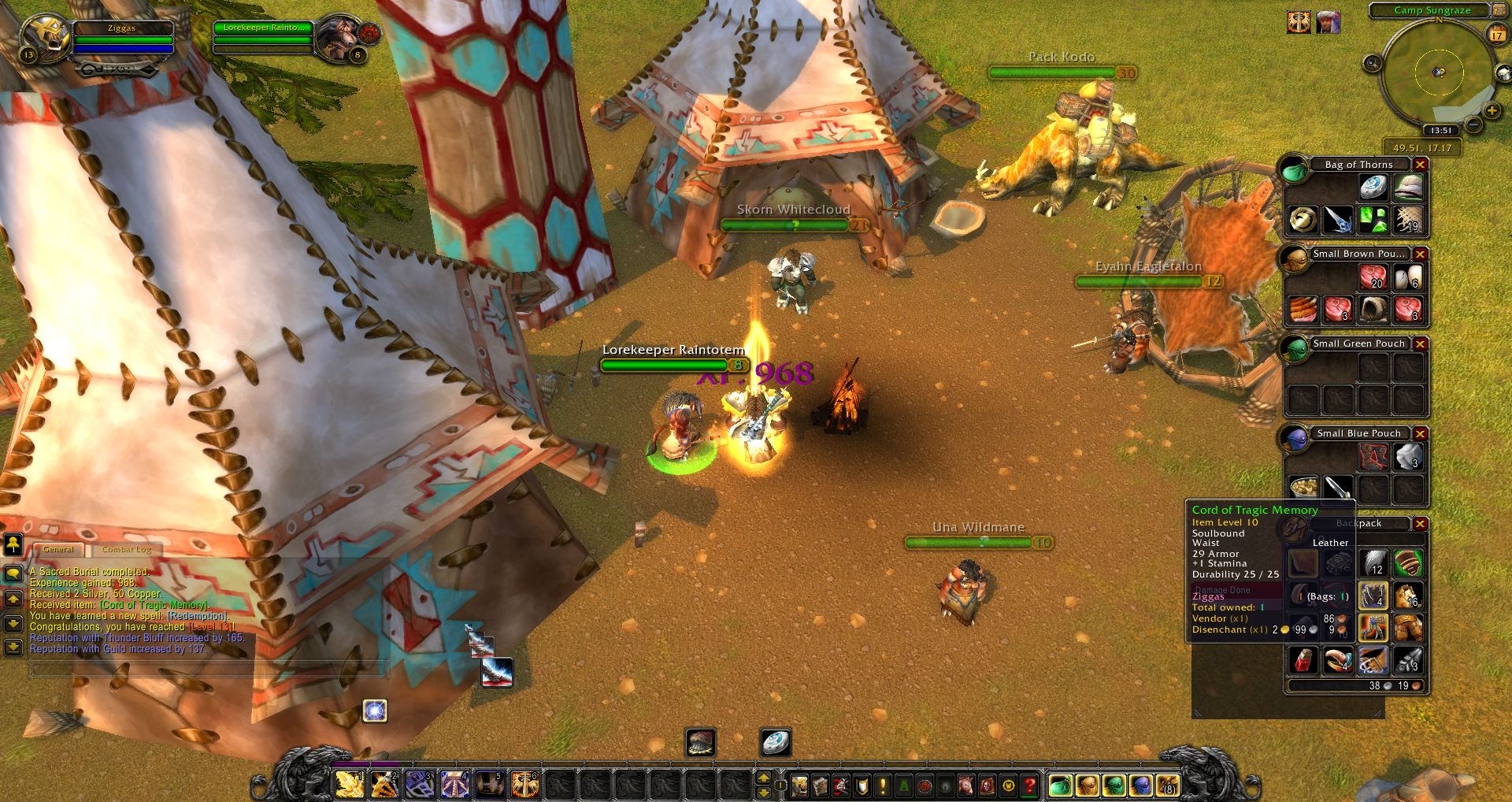Select the General chat tab

tap(58, 549)
